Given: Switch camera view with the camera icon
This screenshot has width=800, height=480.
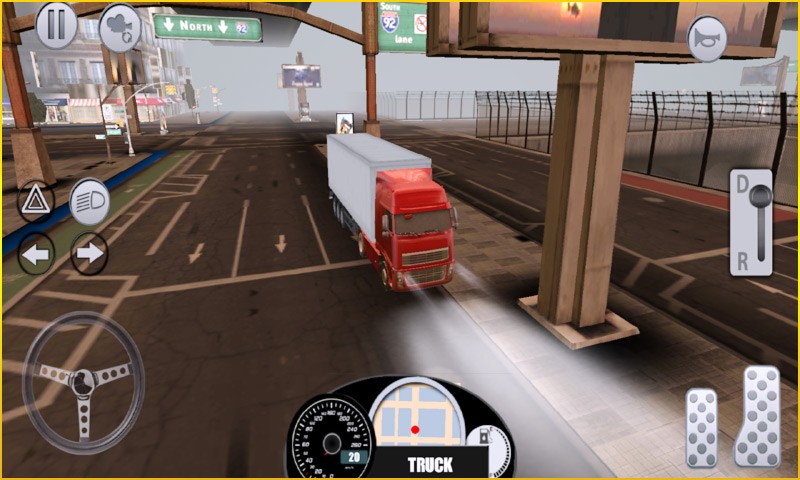Looking at the screenshot, I should coord(120,27).
